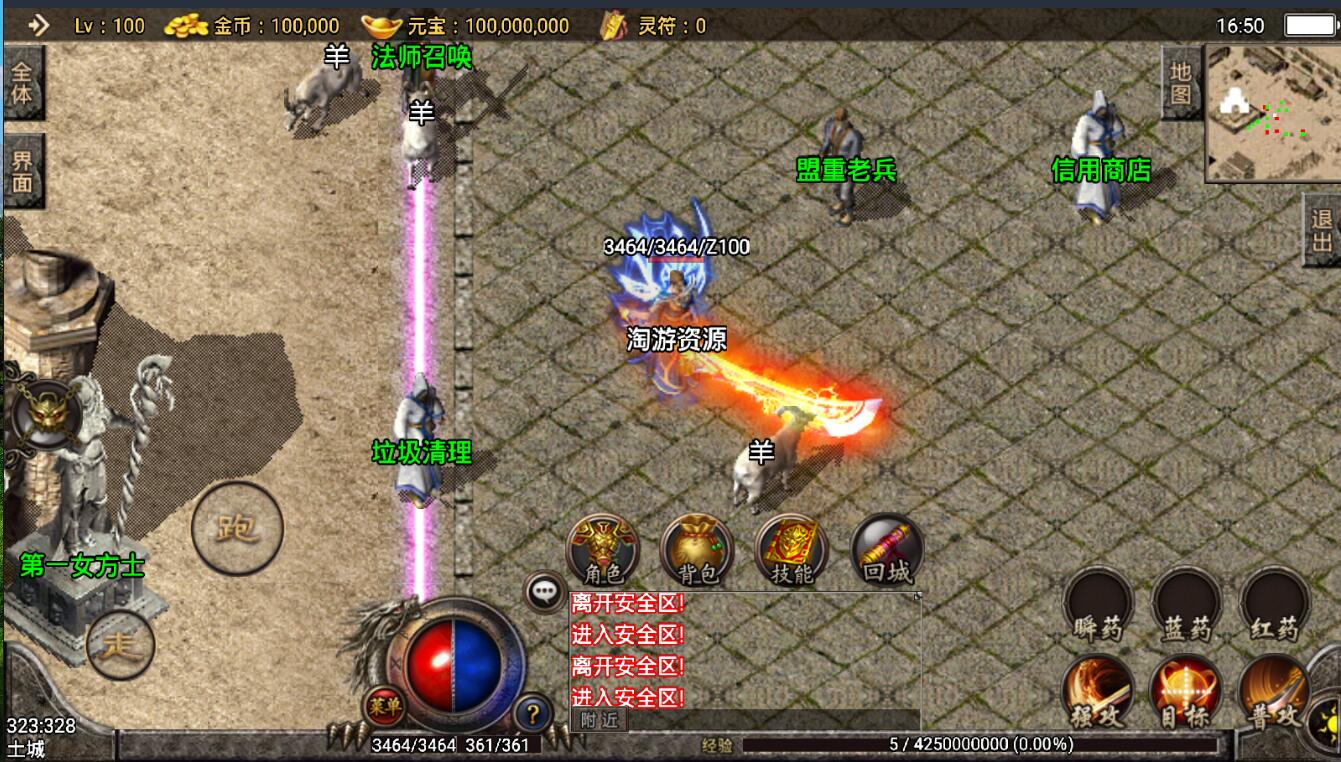The height and width of the screenshot is (762, 1341).
Task: Open the 地图 map button
Action: (1181, 83)
